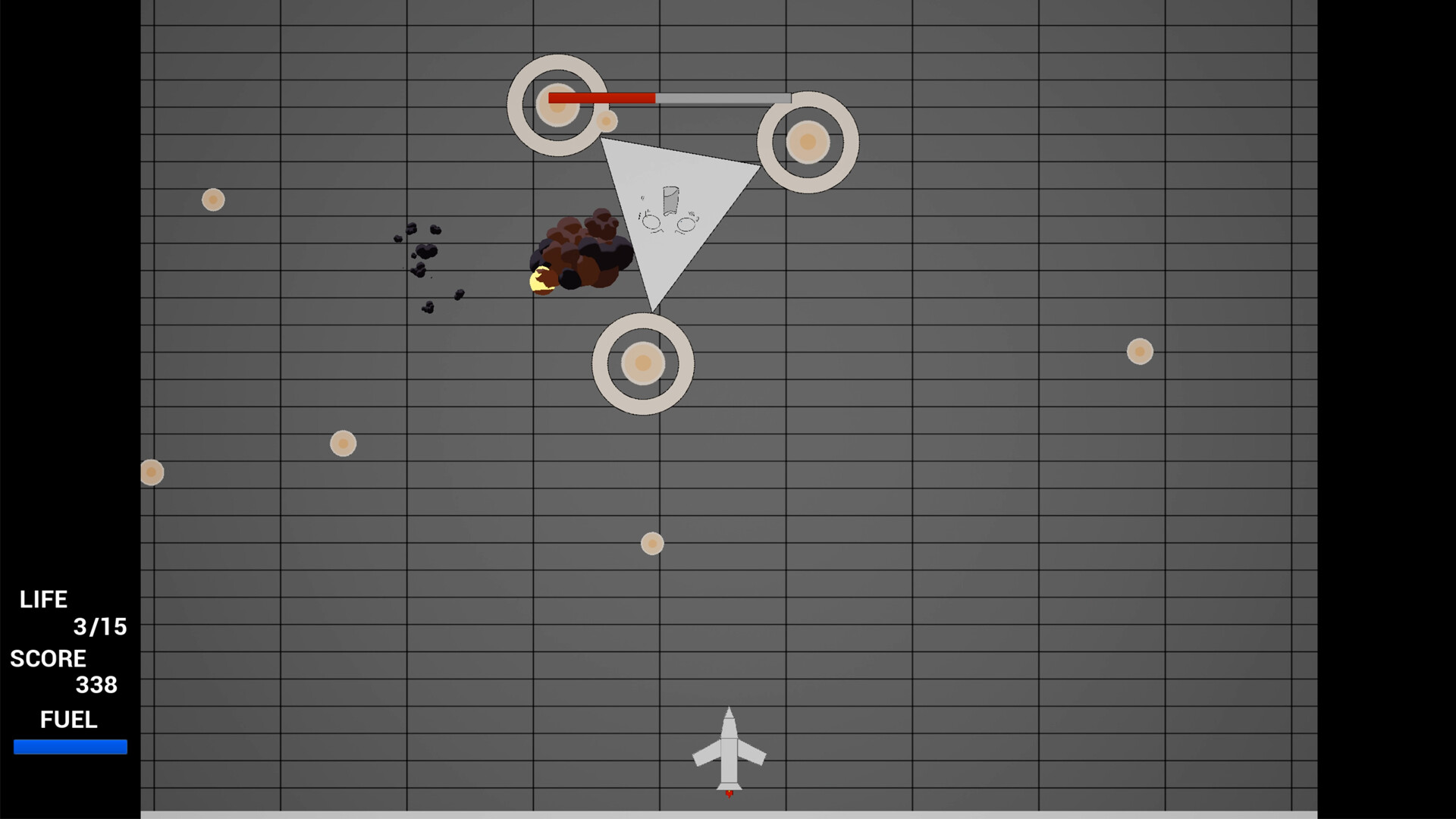This screenshot has width=1456, height=819.
Task: Click the SCORE label text
Action: tap(47, 658)
